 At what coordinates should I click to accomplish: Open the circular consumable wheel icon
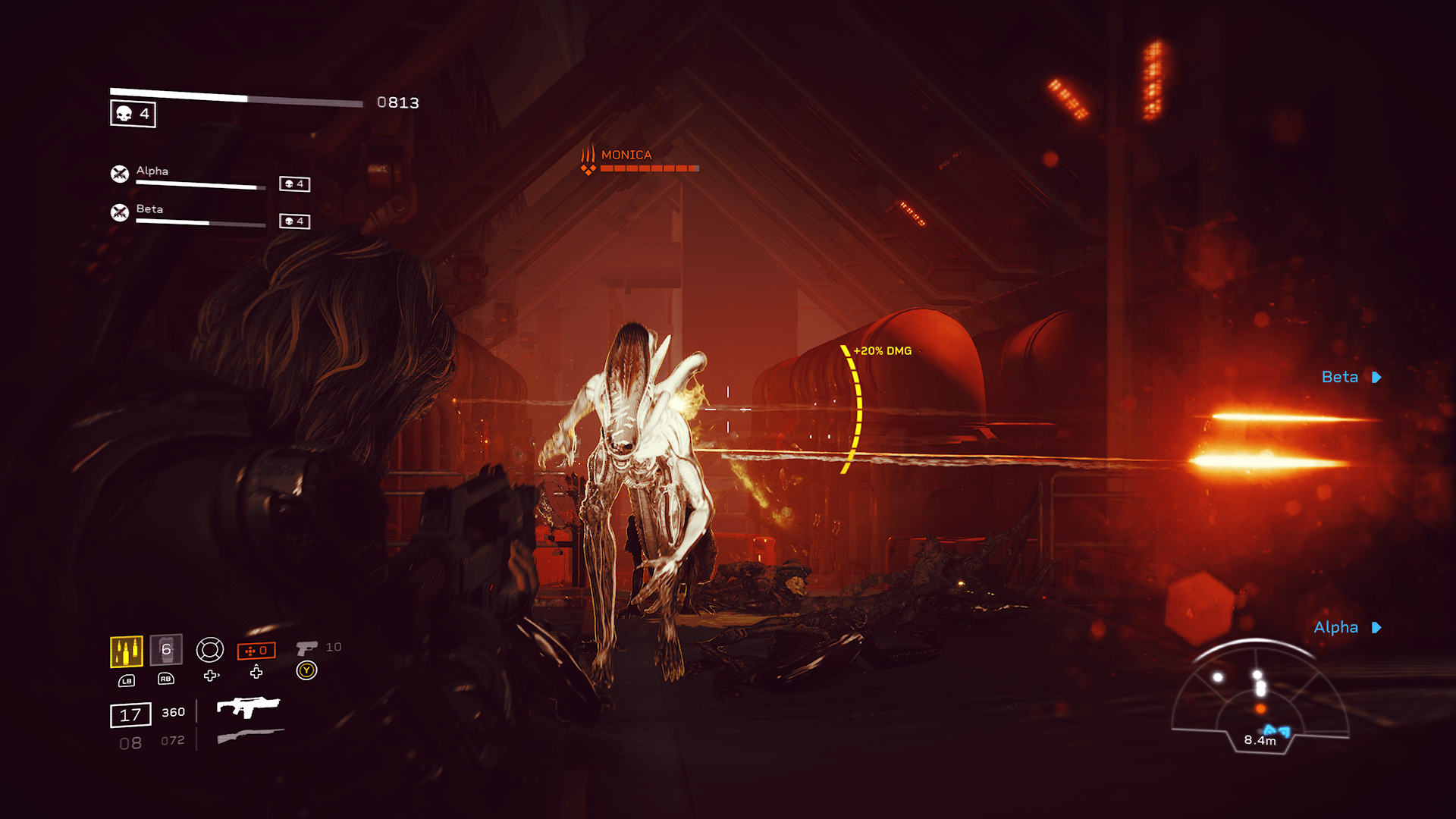click(x=210, y=650)
